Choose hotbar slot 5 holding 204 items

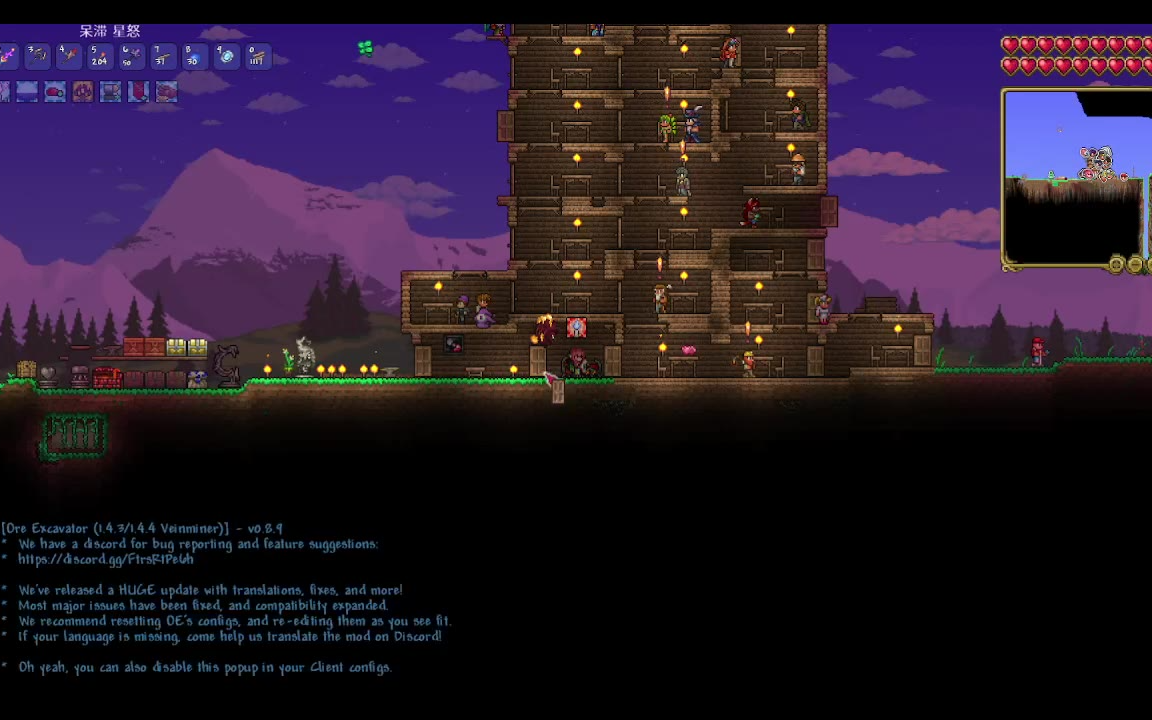[x=99, y=56]
